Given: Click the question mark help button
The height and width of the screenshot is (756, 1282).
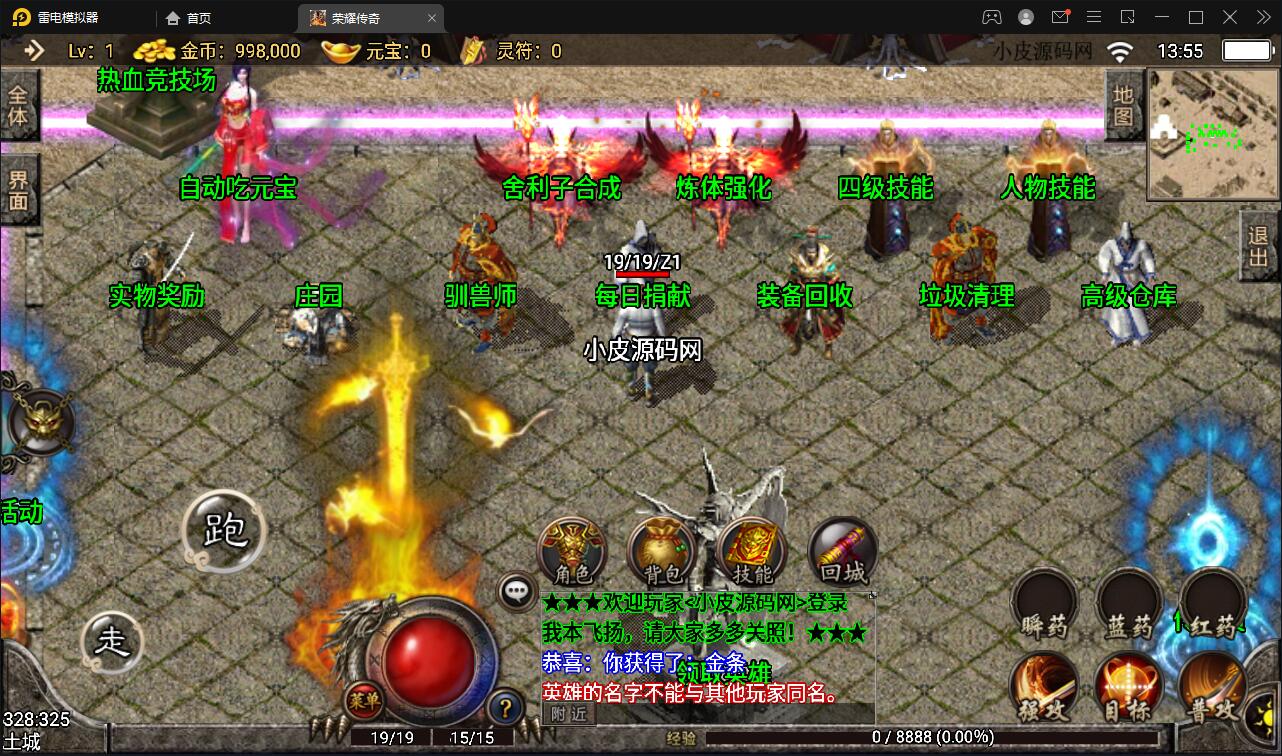Looking at the screenshot, I should 506,709.
